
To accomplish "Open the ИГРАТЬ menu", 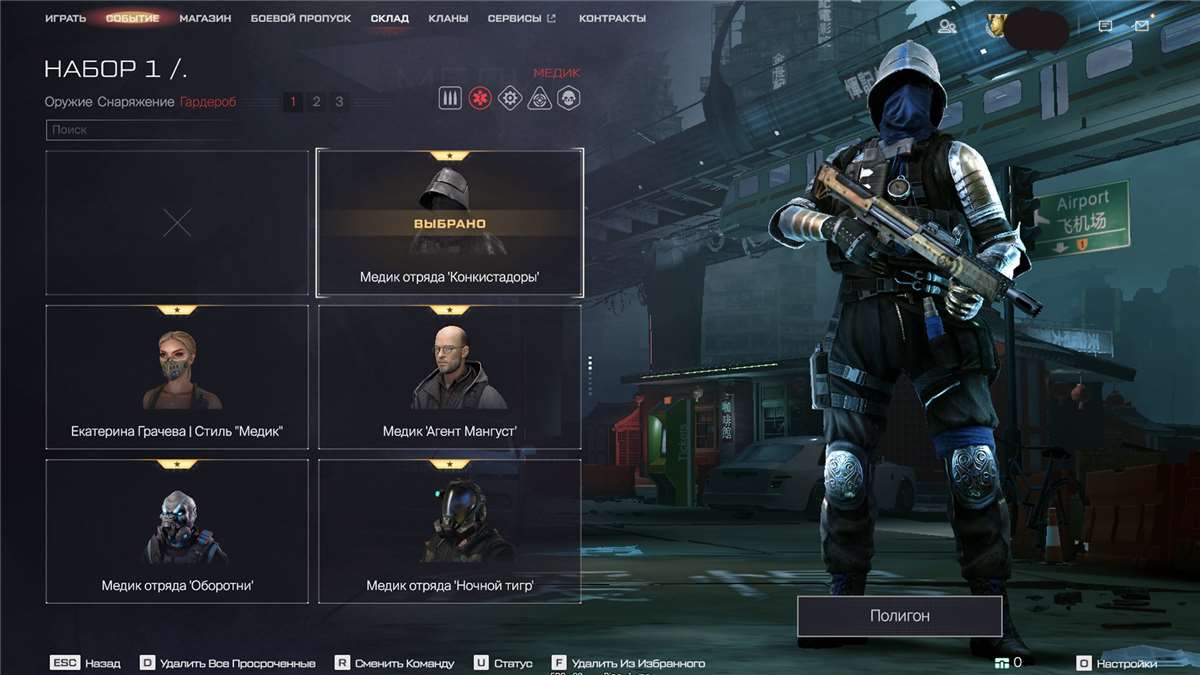I will coord(65,18).
